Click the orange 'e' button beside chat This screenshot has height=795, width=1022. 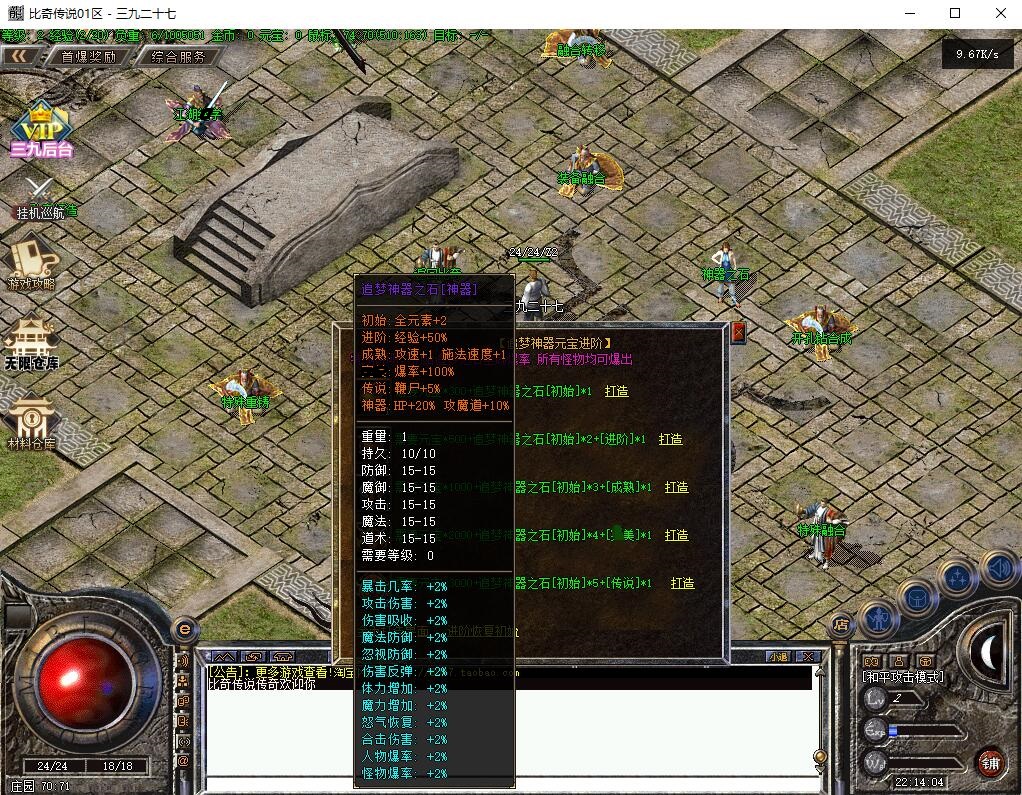click(x=183, y=630)
